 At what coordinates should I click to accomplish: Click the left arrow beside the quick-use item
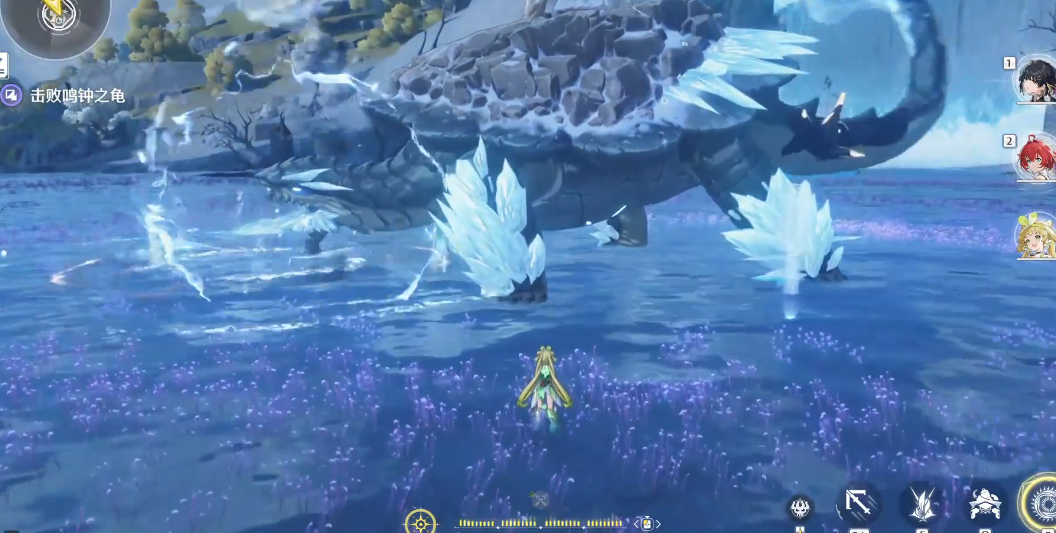(x=635, y=523)
